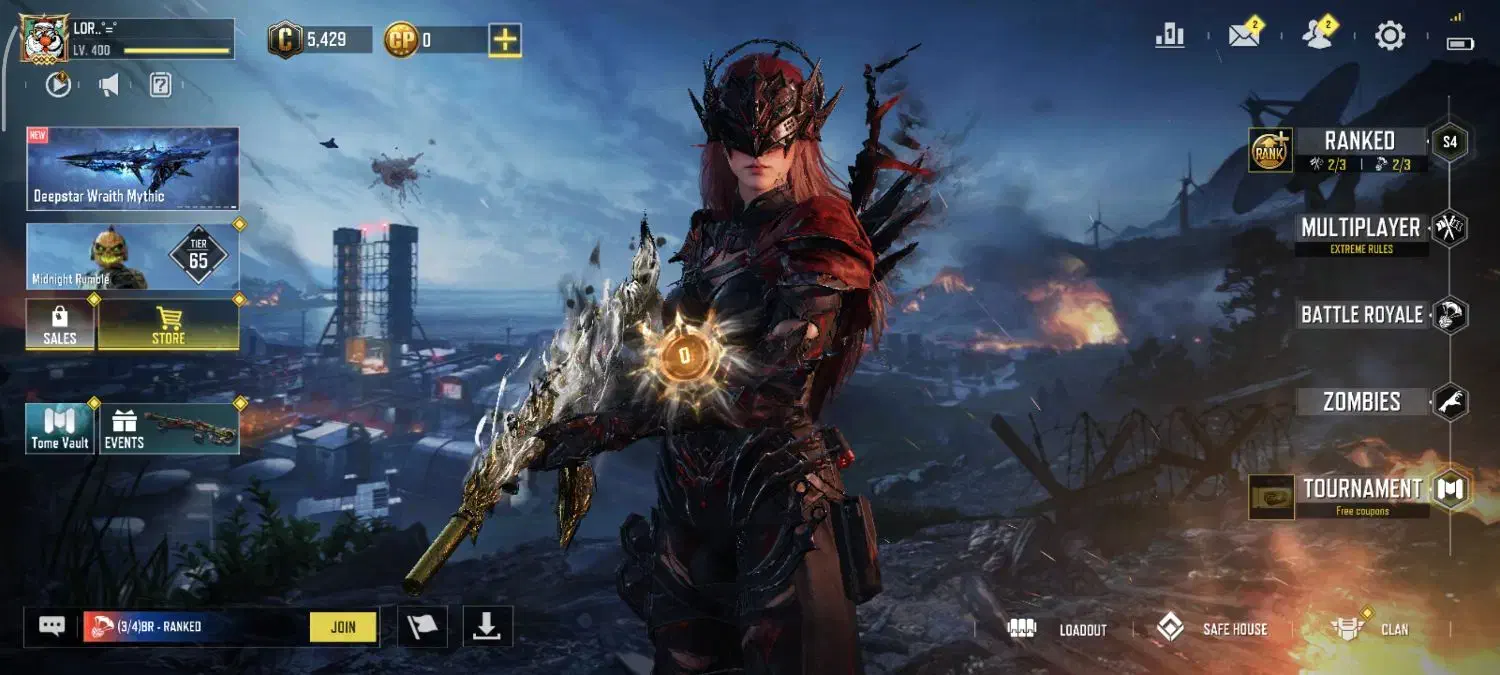Open the Loadout screen
Image resolution: width=1500 pixels, height=675 pixels.
[x=1062, y=629]
